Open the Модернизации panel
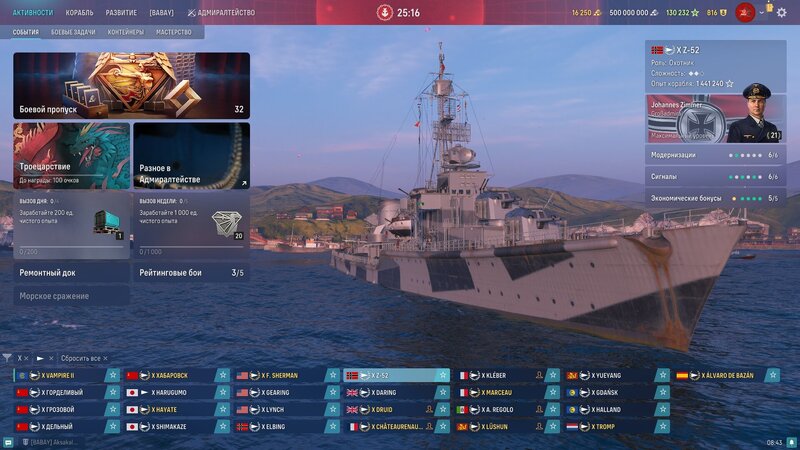This screenshot has width=800, height=450. [715, 155]
